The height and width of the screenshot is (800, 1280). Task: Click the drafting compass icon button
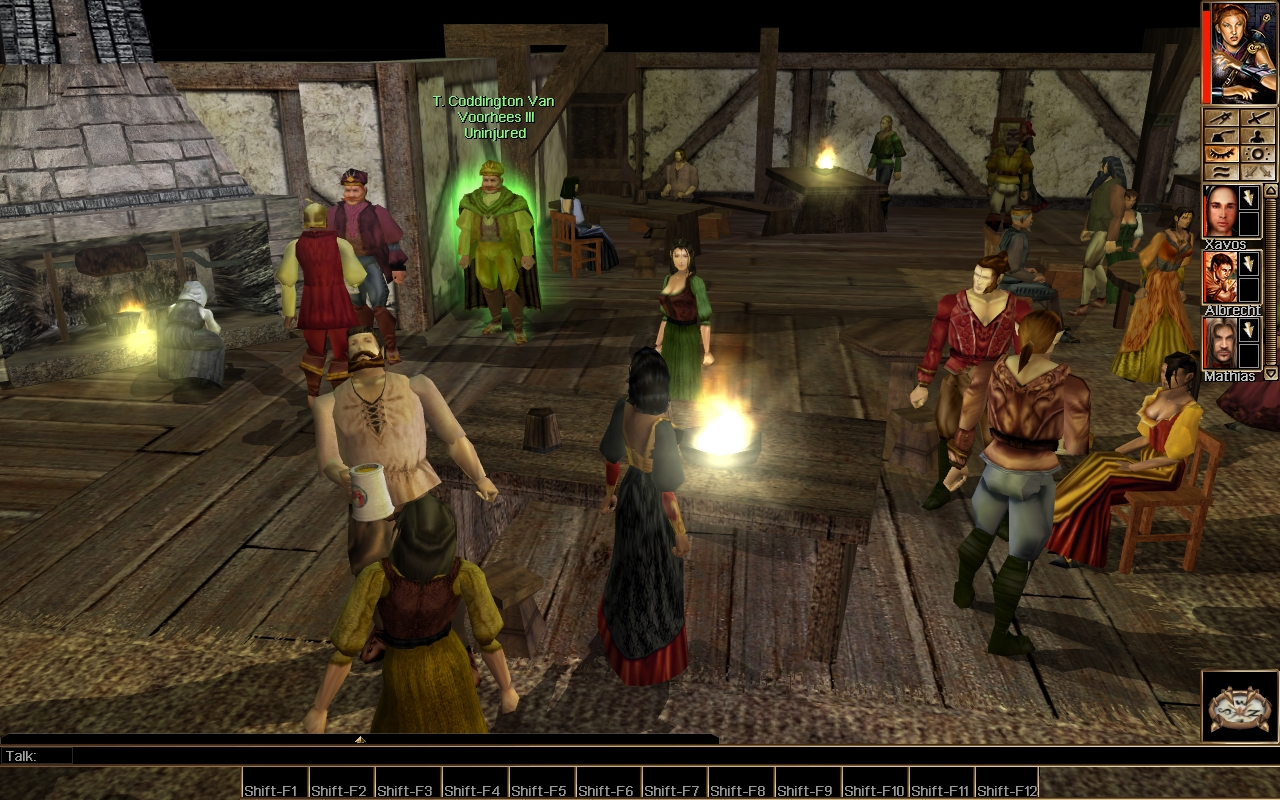tap(1221, 118)
